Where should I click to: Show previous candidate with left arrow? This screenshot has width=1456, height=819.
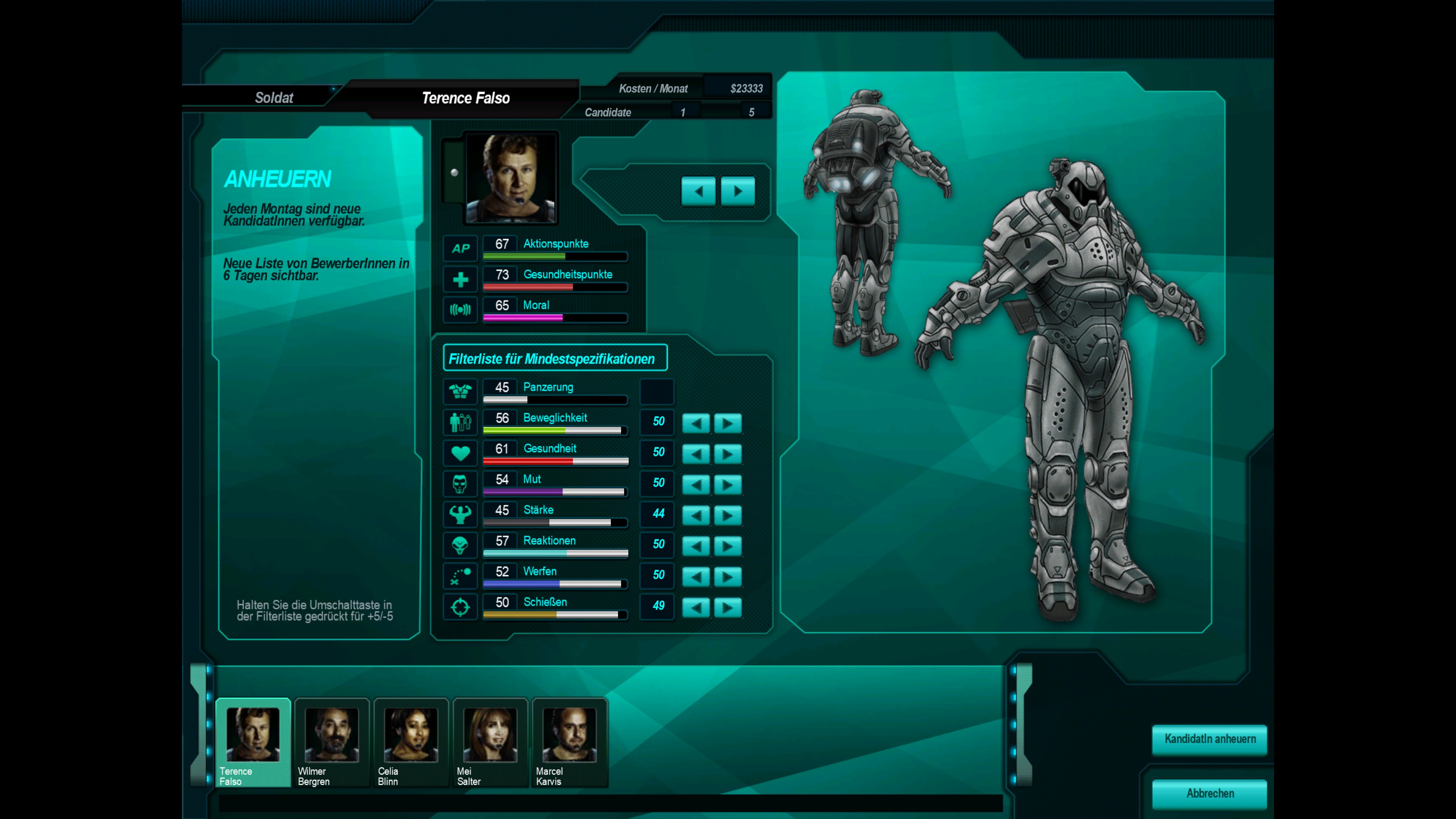(x=698, y=191)
